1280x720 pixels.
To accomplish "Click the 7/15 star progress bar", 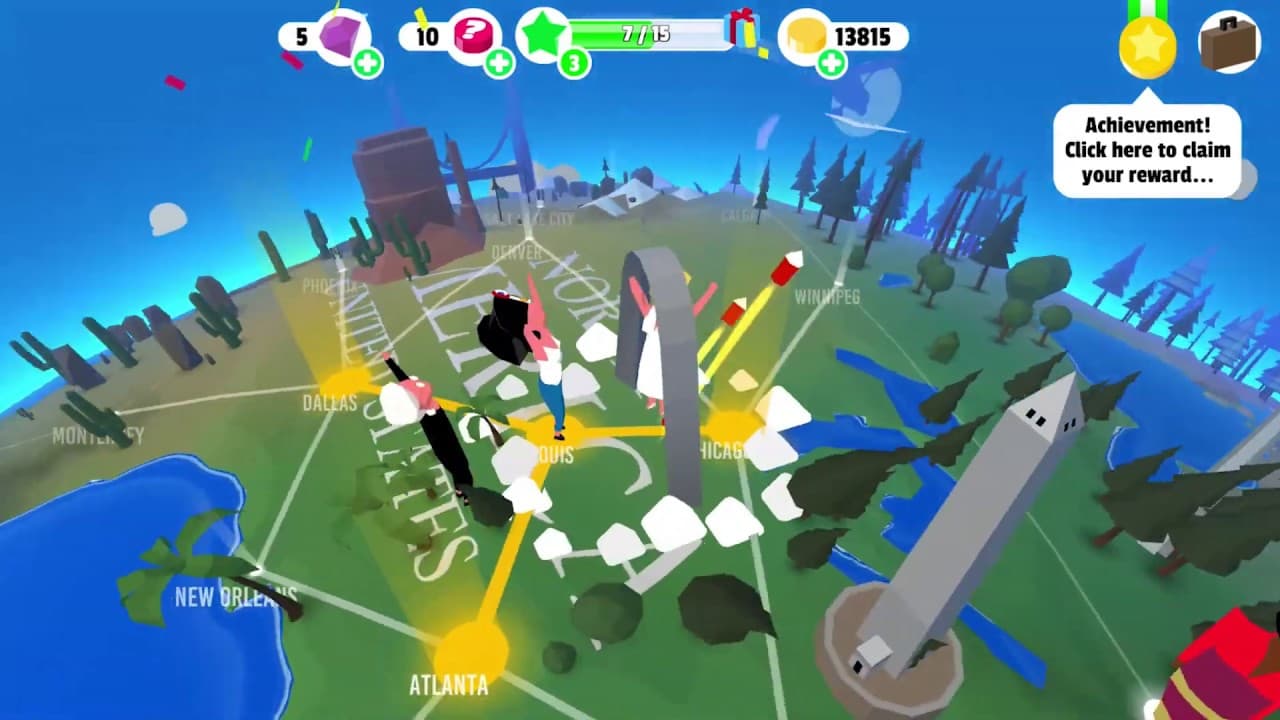I will [x=645, y=32].
